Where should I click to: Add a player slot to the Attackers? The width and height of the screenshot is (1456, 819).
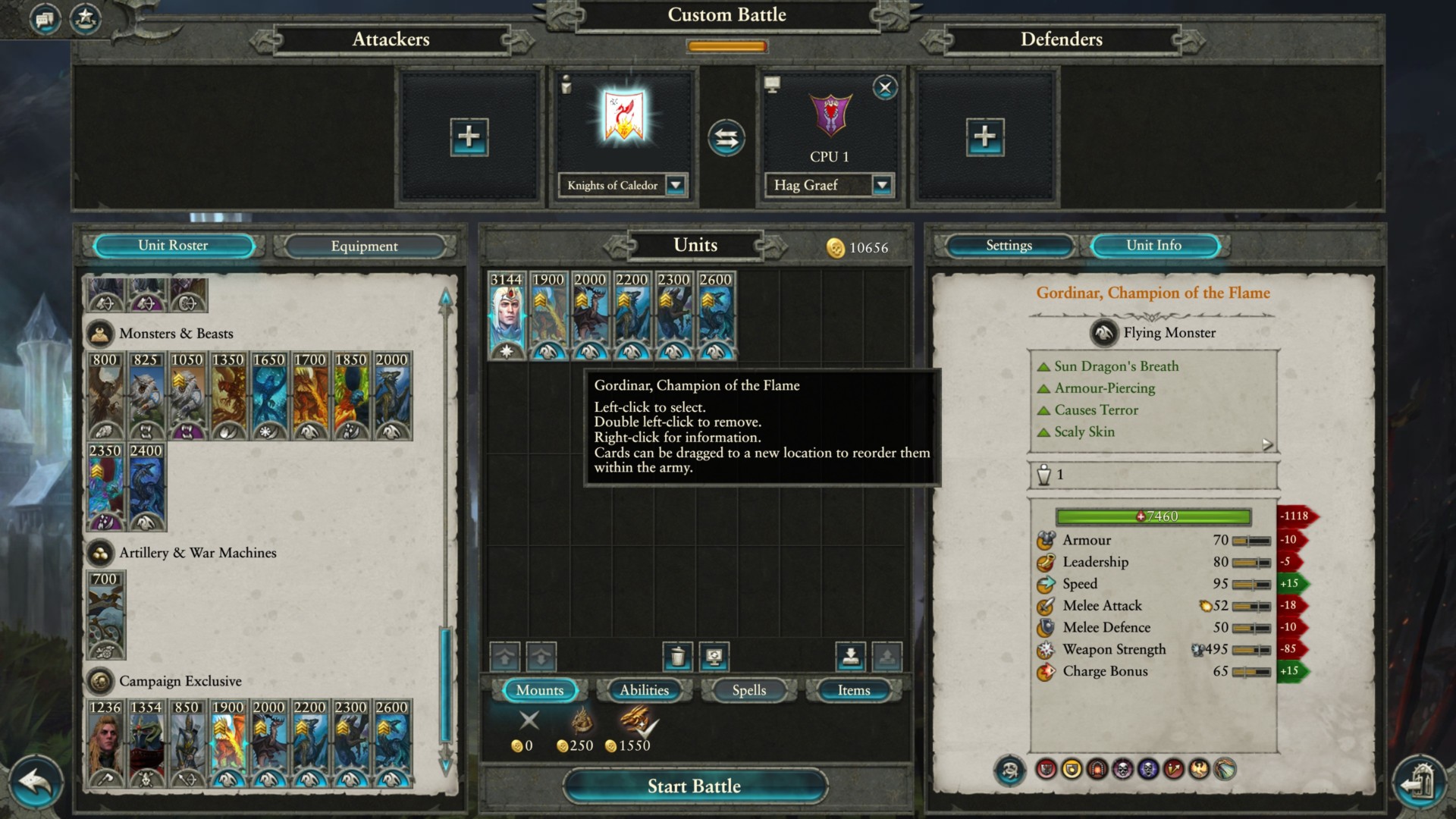pos(469,137)
